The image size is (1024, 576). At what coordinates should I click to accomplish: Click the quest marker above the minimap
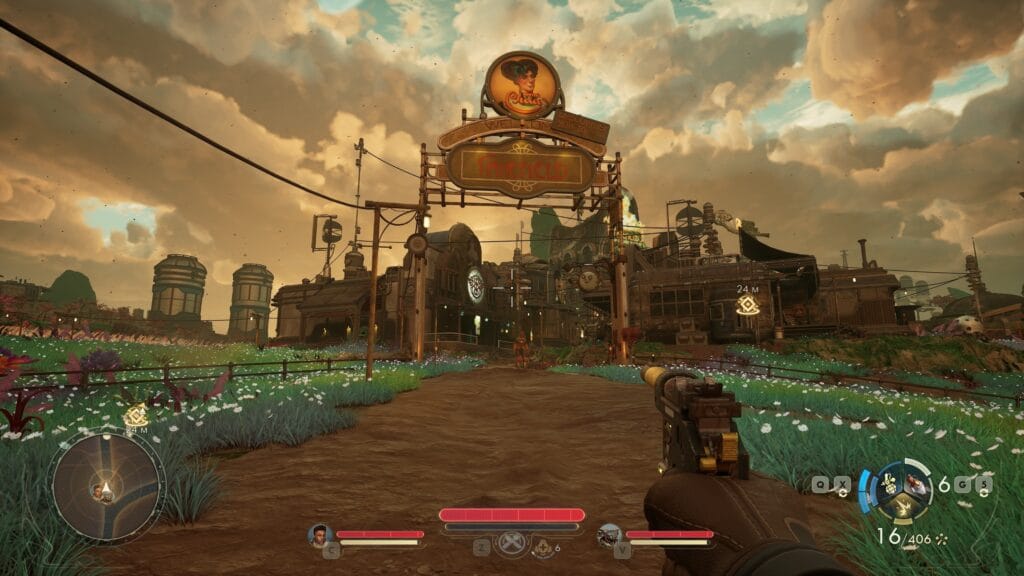click(136, 417)
